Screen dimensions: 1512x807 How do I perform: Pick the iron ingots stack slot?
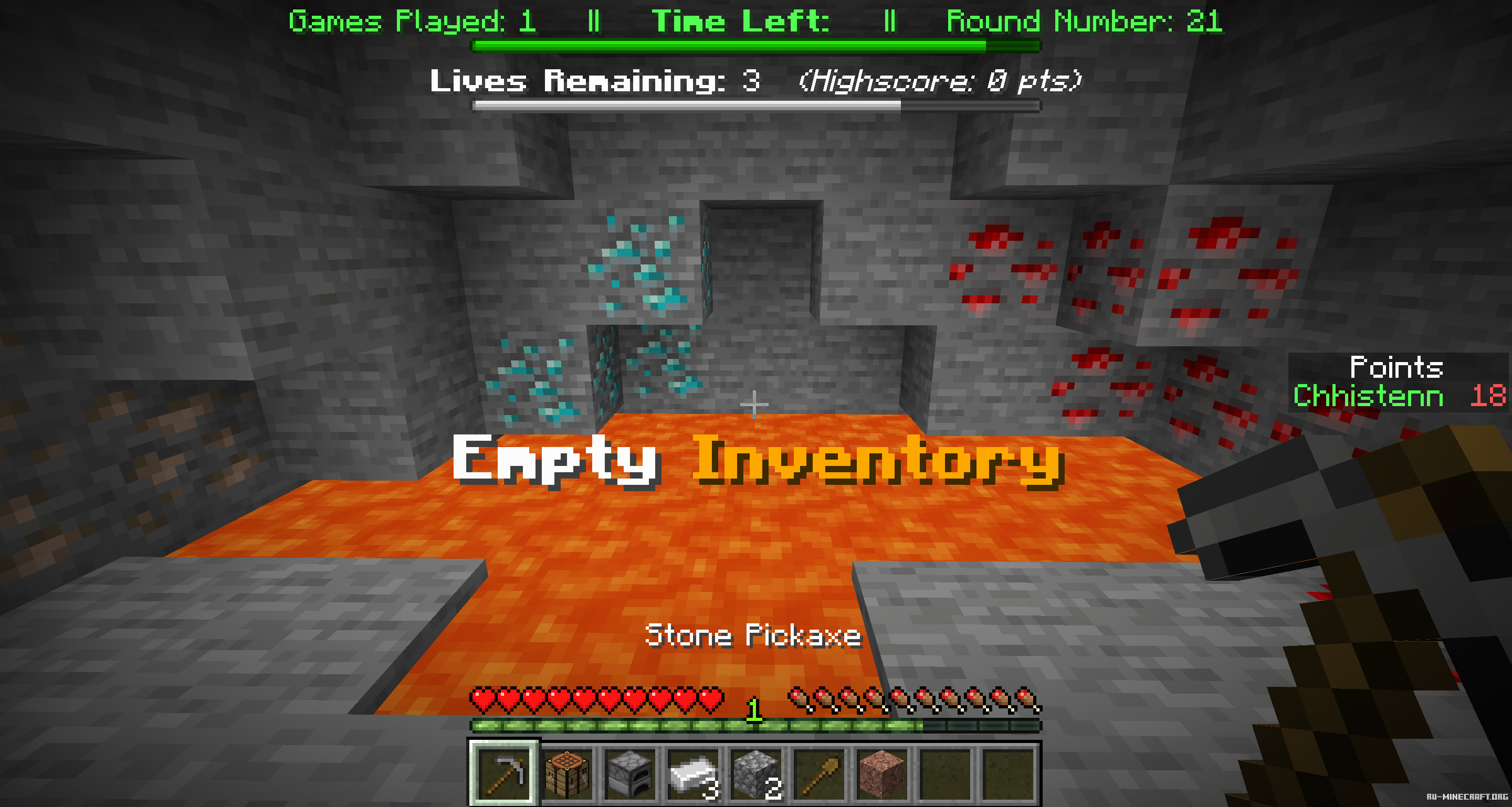[x=693, y=774]
